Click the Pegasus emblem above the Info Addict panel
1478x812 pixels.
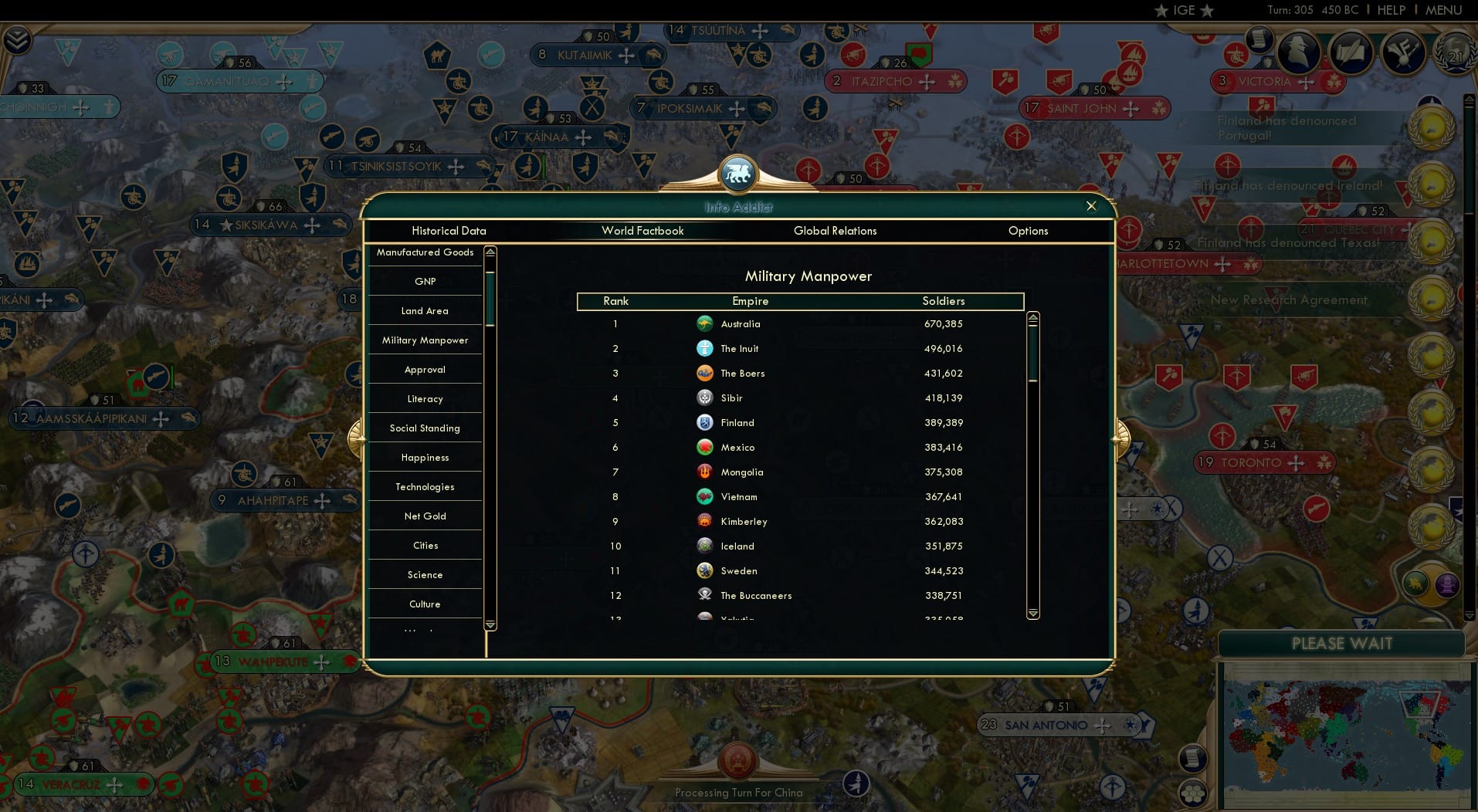click(x=737, y=174)
